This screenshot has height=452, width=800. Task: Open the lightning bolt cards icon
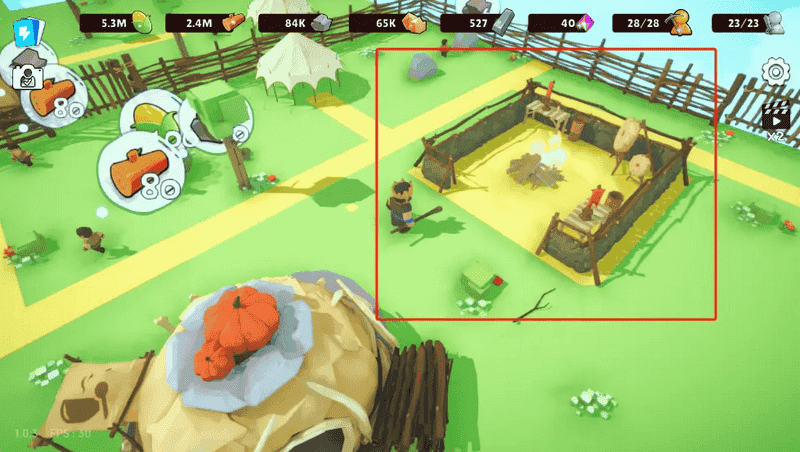click(x=22, y=33)
